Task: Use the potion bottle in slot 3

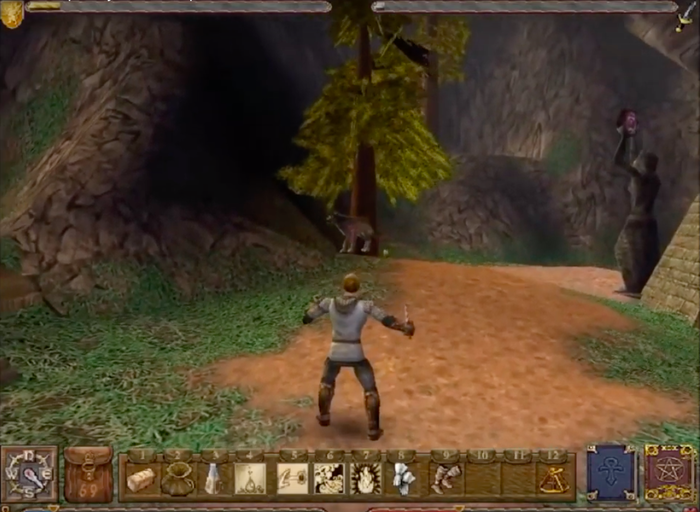Action: (x=213, y=479)
